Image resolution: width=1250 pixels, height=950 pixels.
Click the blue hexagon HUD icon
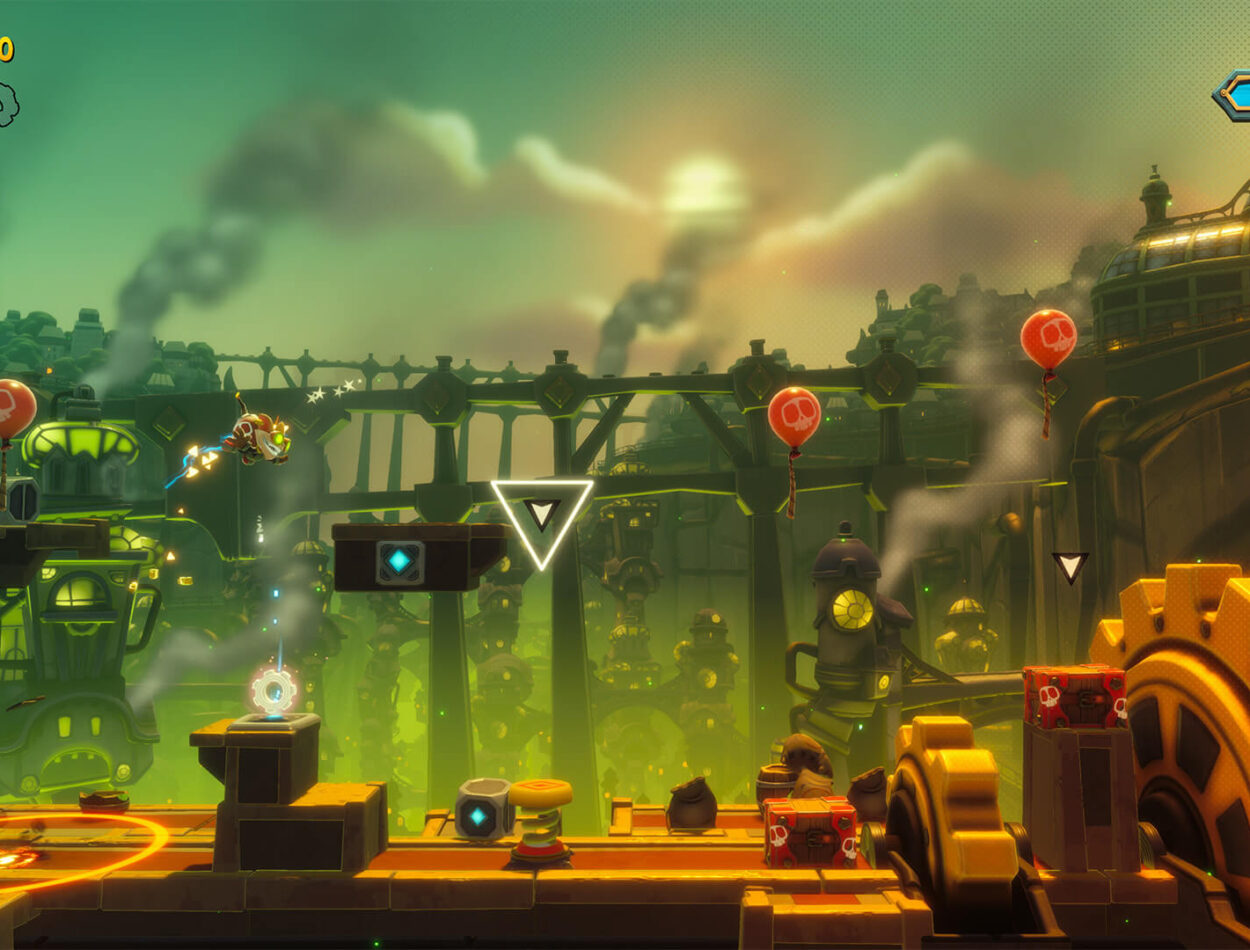(1235, 95)
